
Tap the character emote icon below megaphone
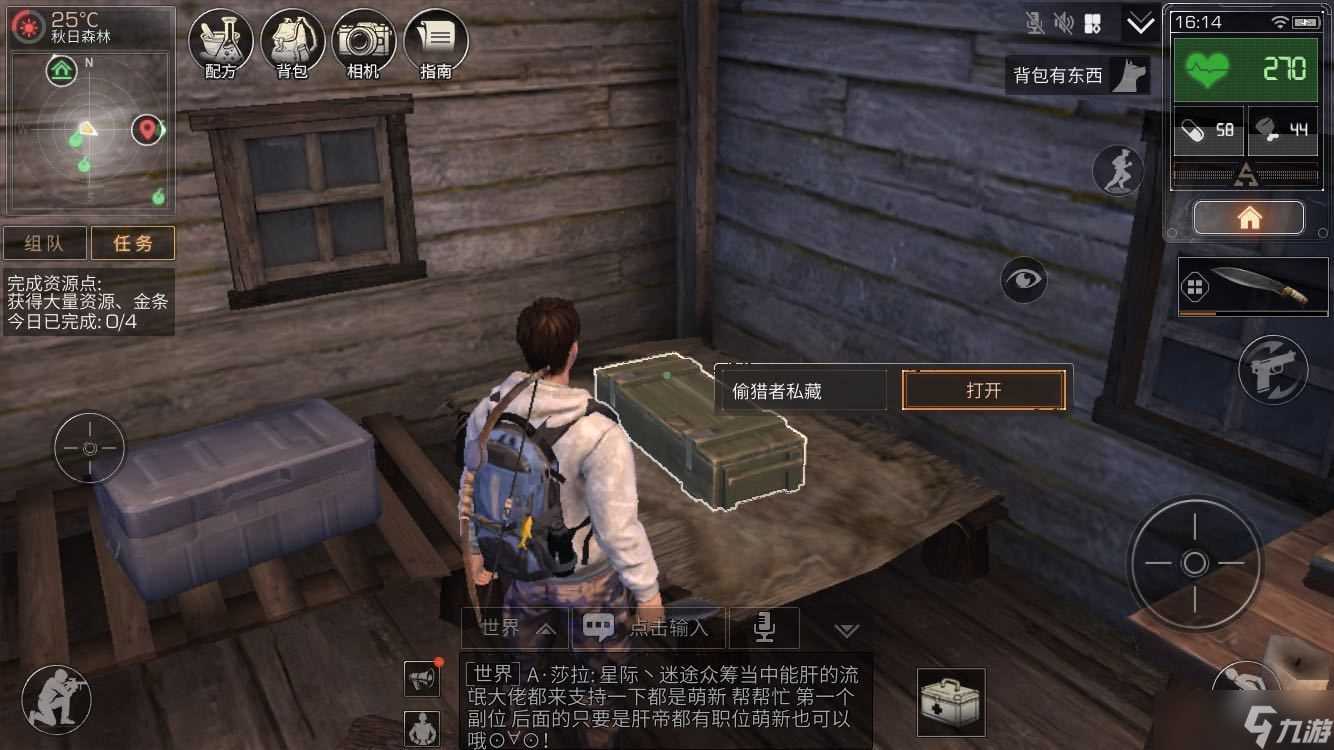(x=421, y=730)
